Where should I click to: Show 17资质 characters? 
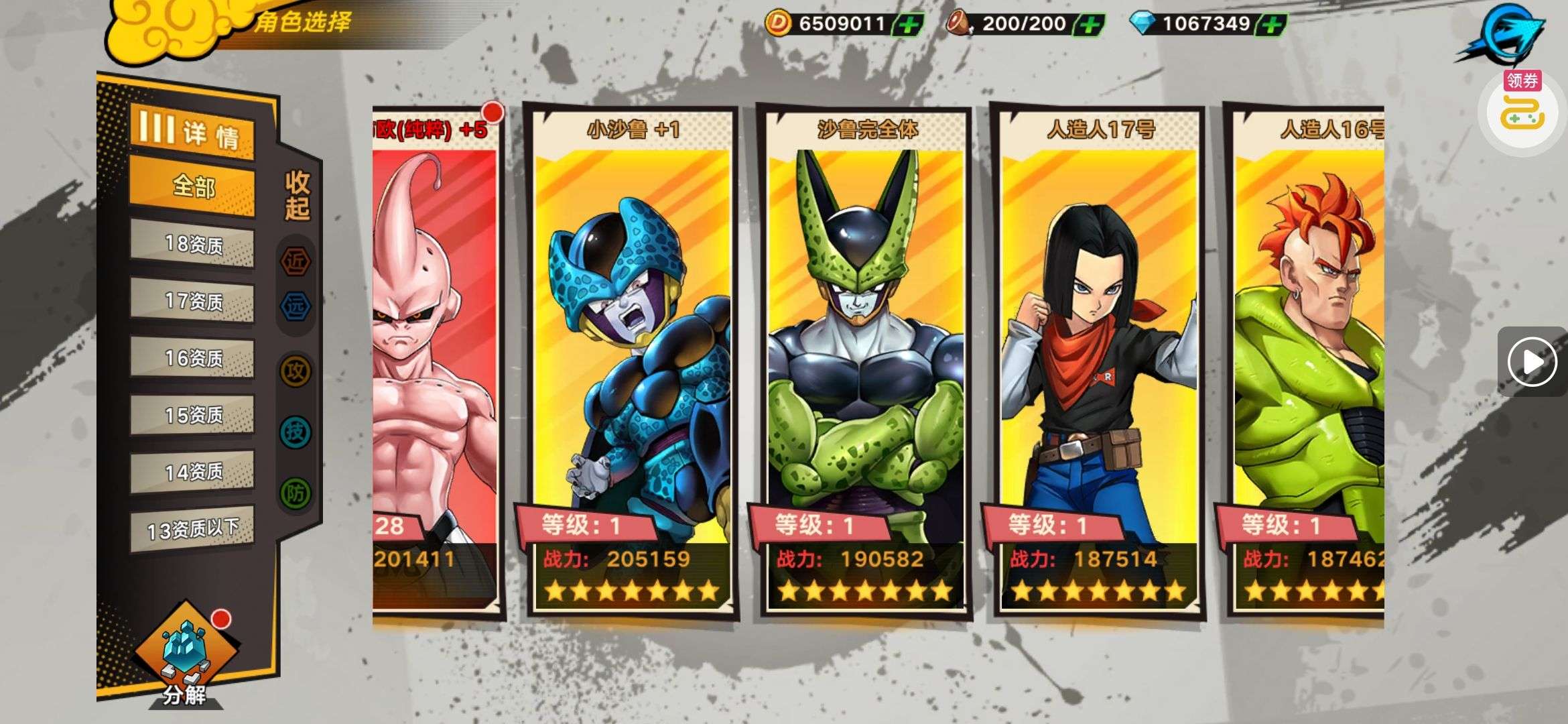point(192,301)
